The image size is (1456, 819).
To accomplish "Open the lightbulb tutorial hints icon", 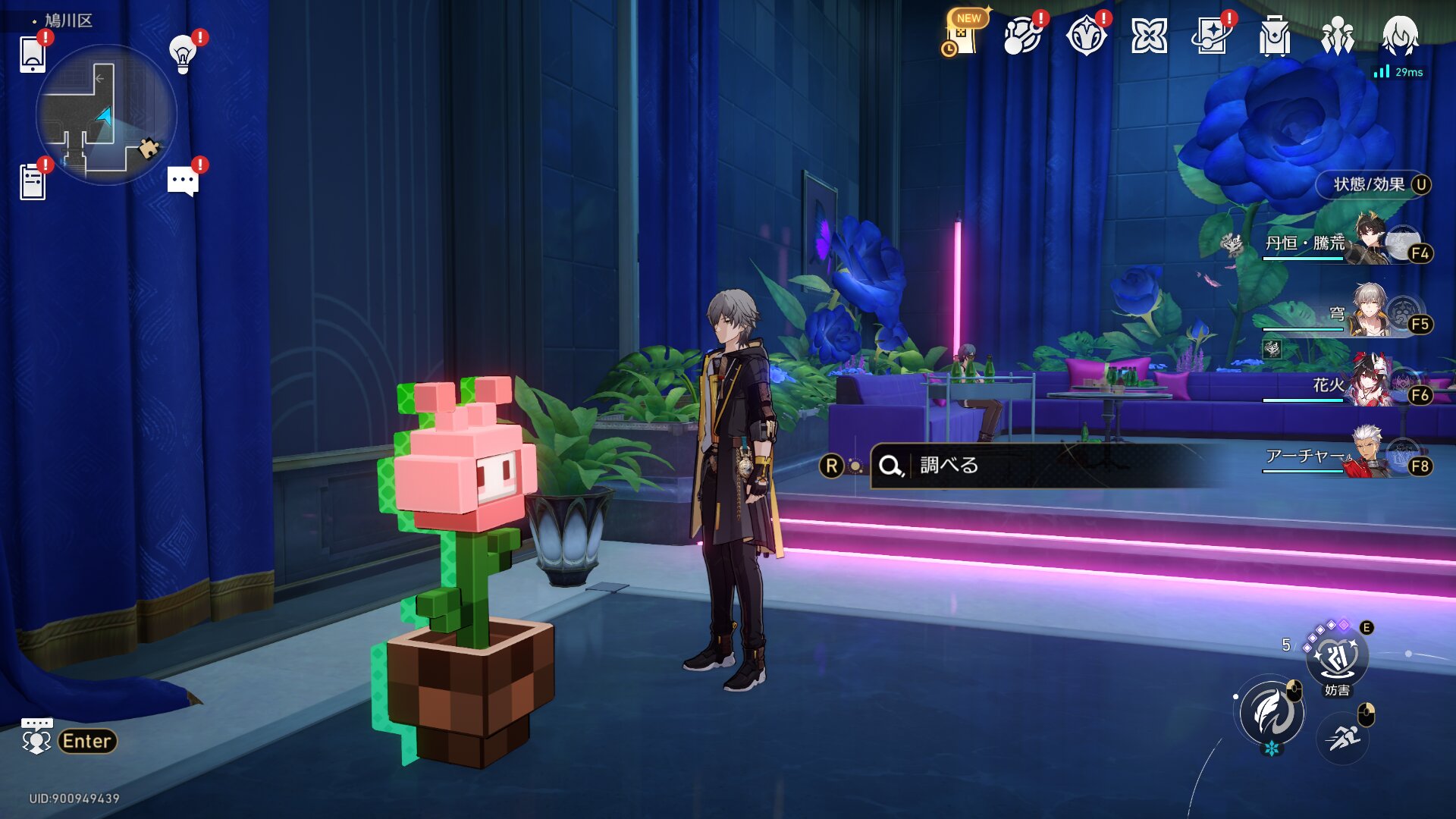I will click(183, 54).
